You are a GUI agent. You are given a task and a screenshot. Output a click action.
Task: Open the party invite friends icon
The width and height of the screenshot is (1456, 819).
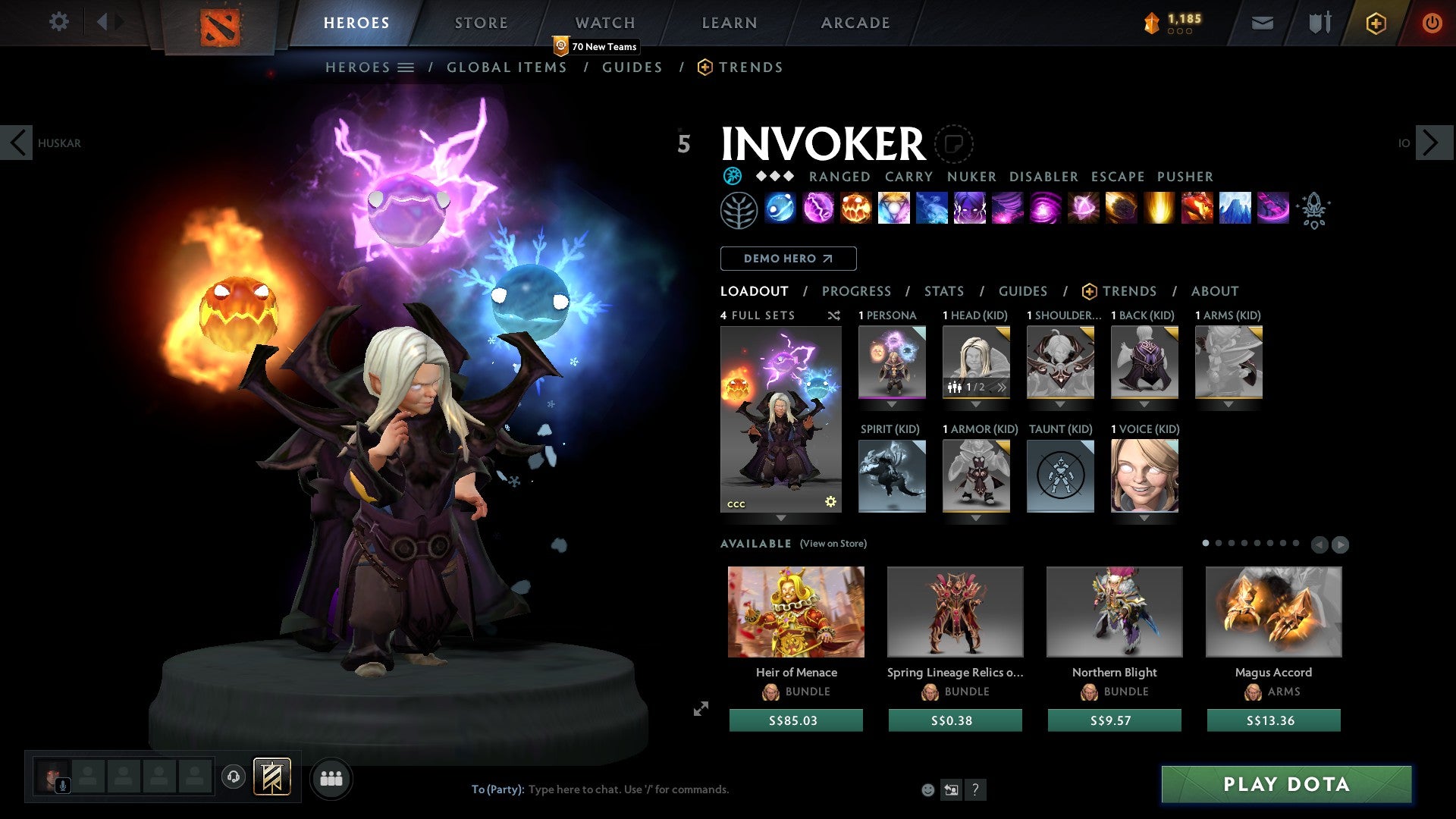click(x=331, y=777)
